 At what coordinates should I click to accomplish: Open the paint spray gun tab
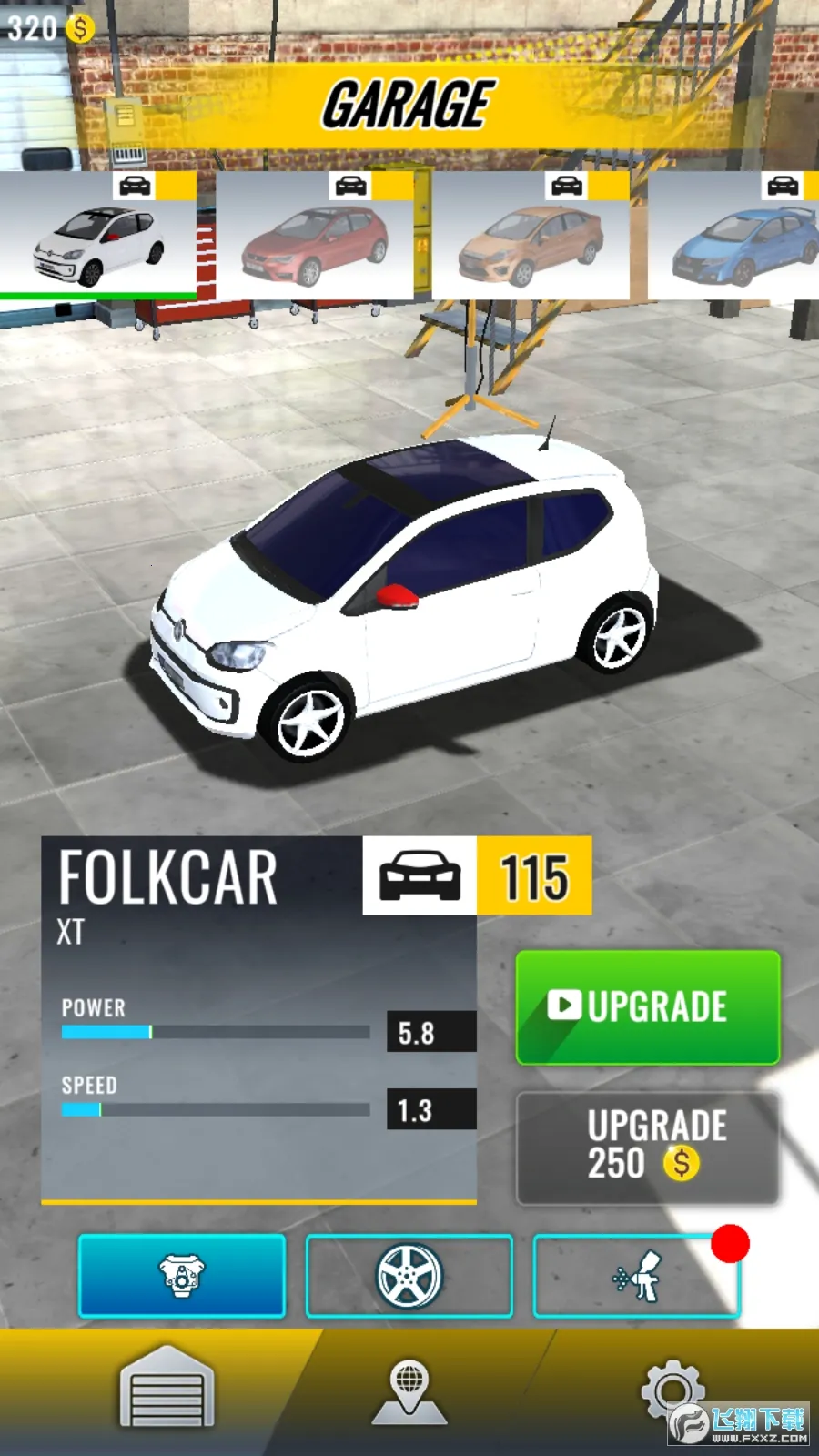pyautogui.click(x=636, y=1276)
